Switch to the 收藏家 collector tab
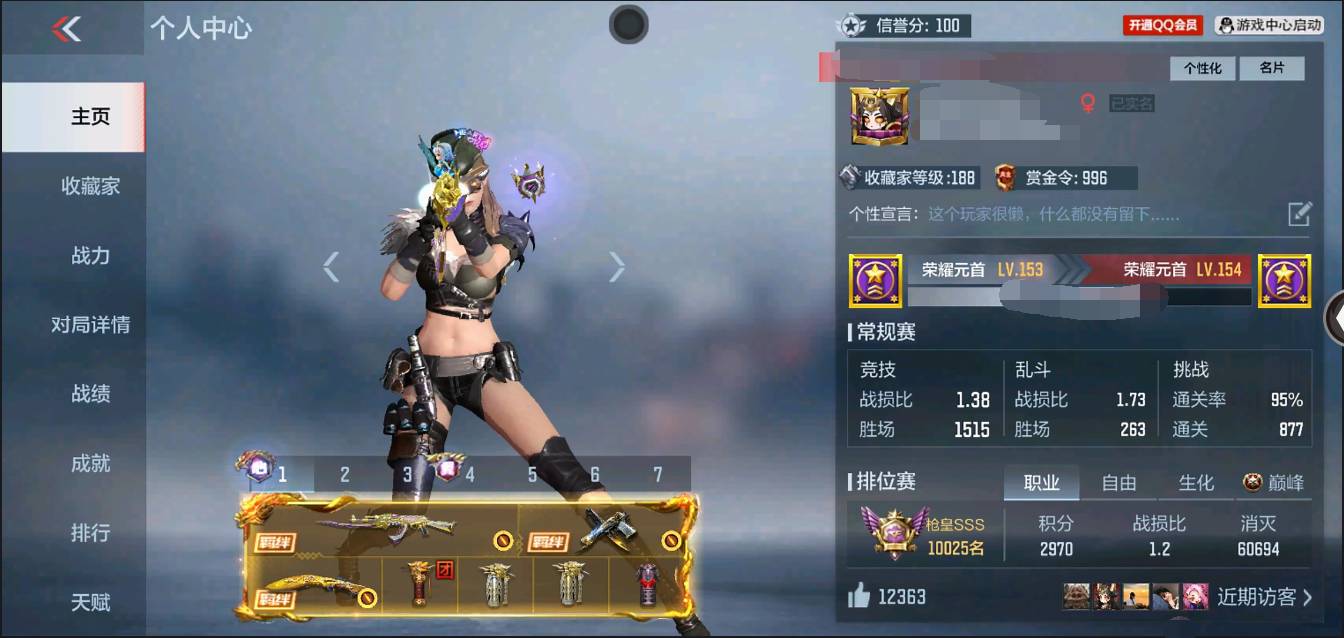 90,186
